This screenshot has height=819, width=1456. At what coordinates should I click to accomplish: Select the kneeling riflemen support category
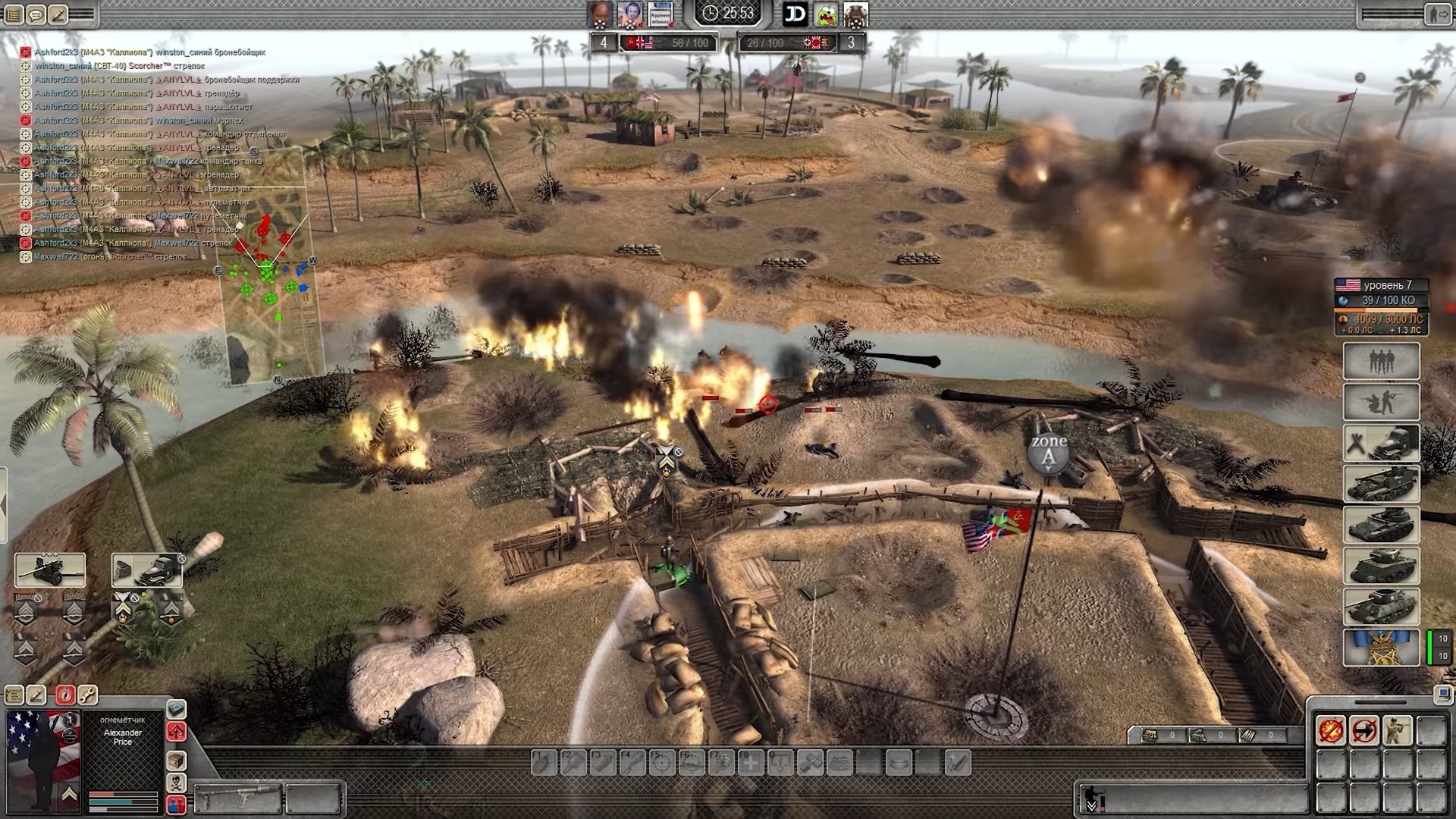pos(1381,401)
